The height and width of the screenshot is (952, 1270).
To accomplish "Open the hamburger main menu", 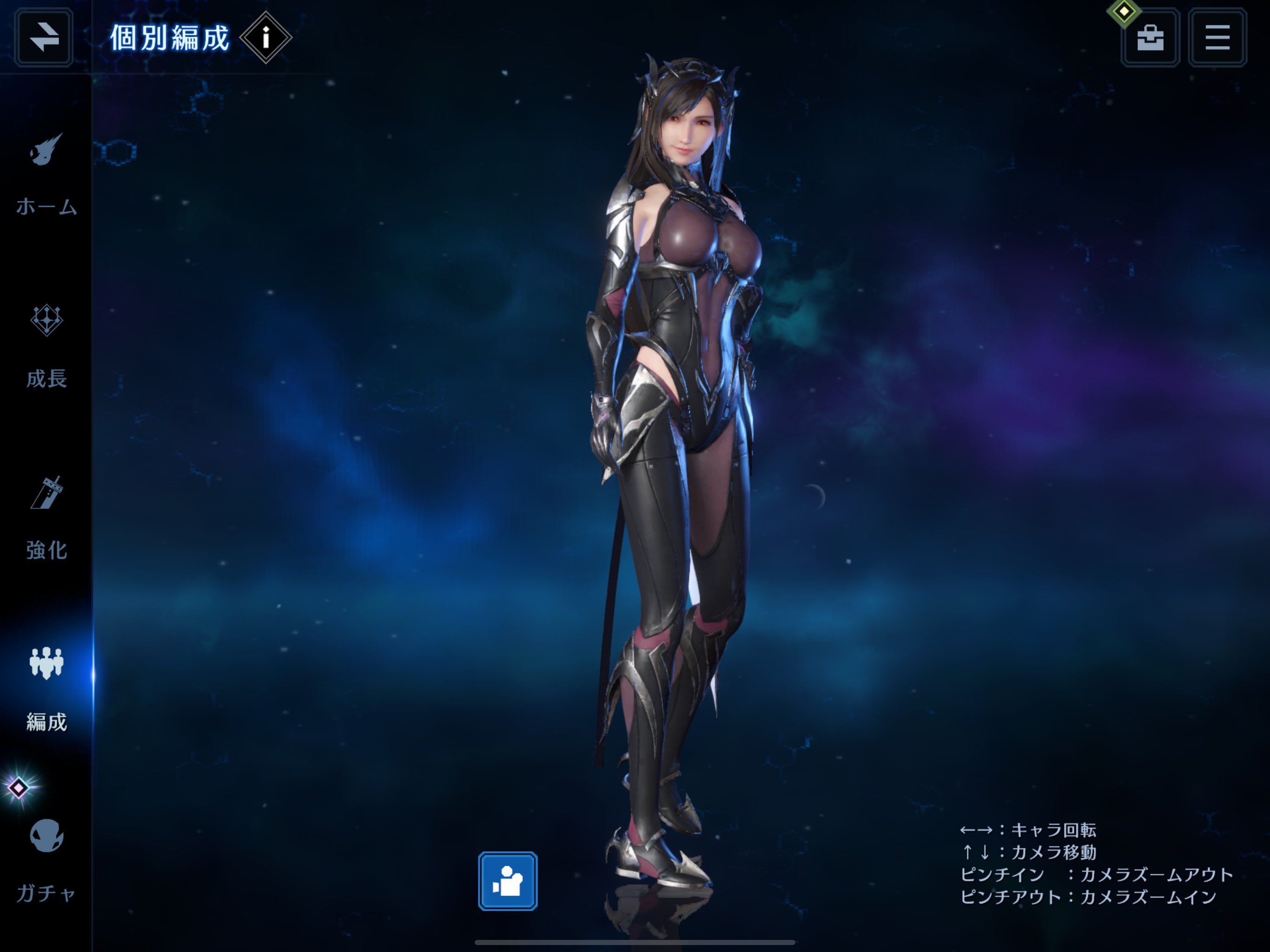I will (1217, 38).
